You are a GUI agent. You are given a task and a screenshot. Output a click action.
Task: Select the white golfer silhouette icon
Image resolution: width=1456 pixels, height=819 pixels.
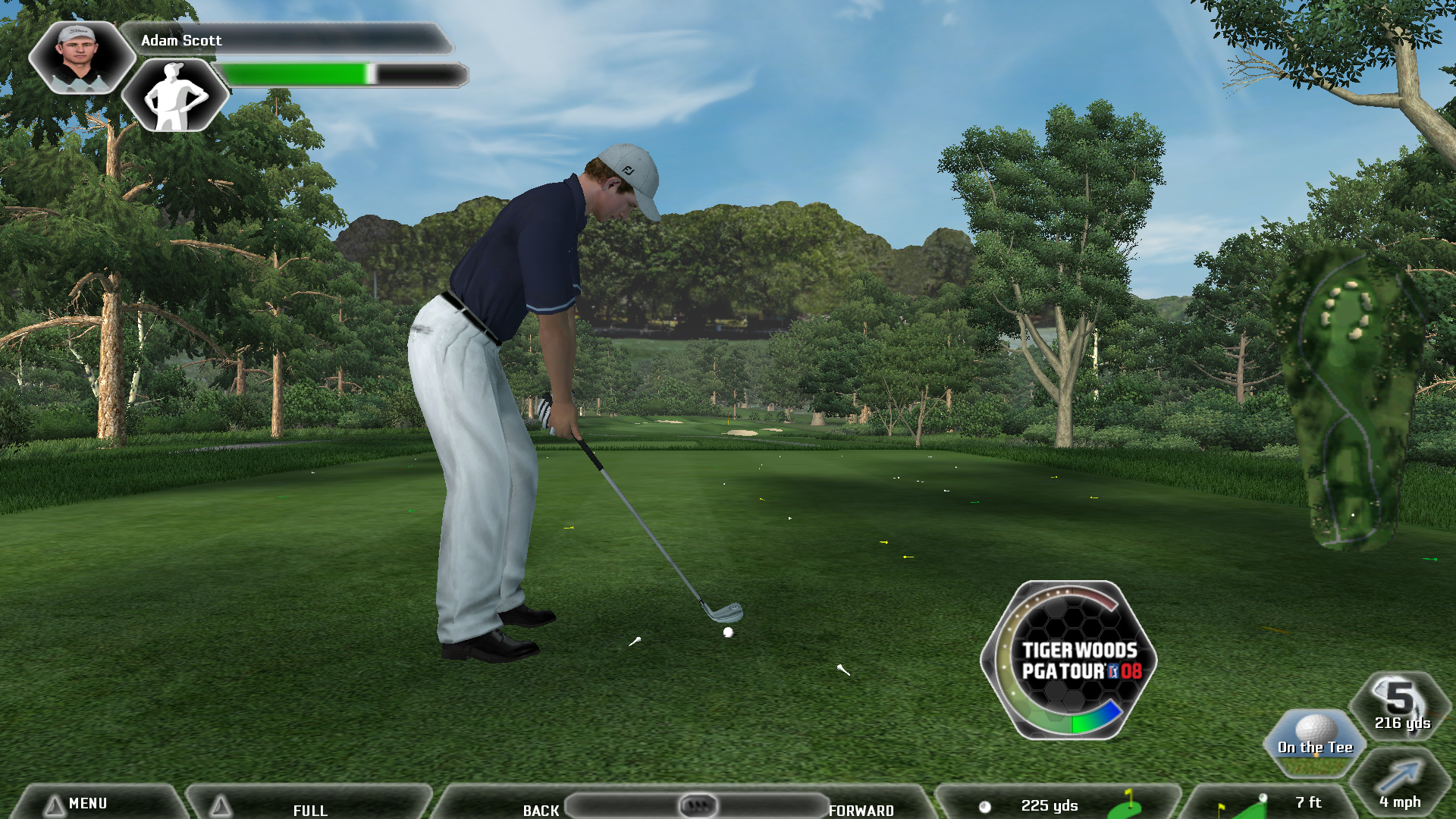point(175,96)
